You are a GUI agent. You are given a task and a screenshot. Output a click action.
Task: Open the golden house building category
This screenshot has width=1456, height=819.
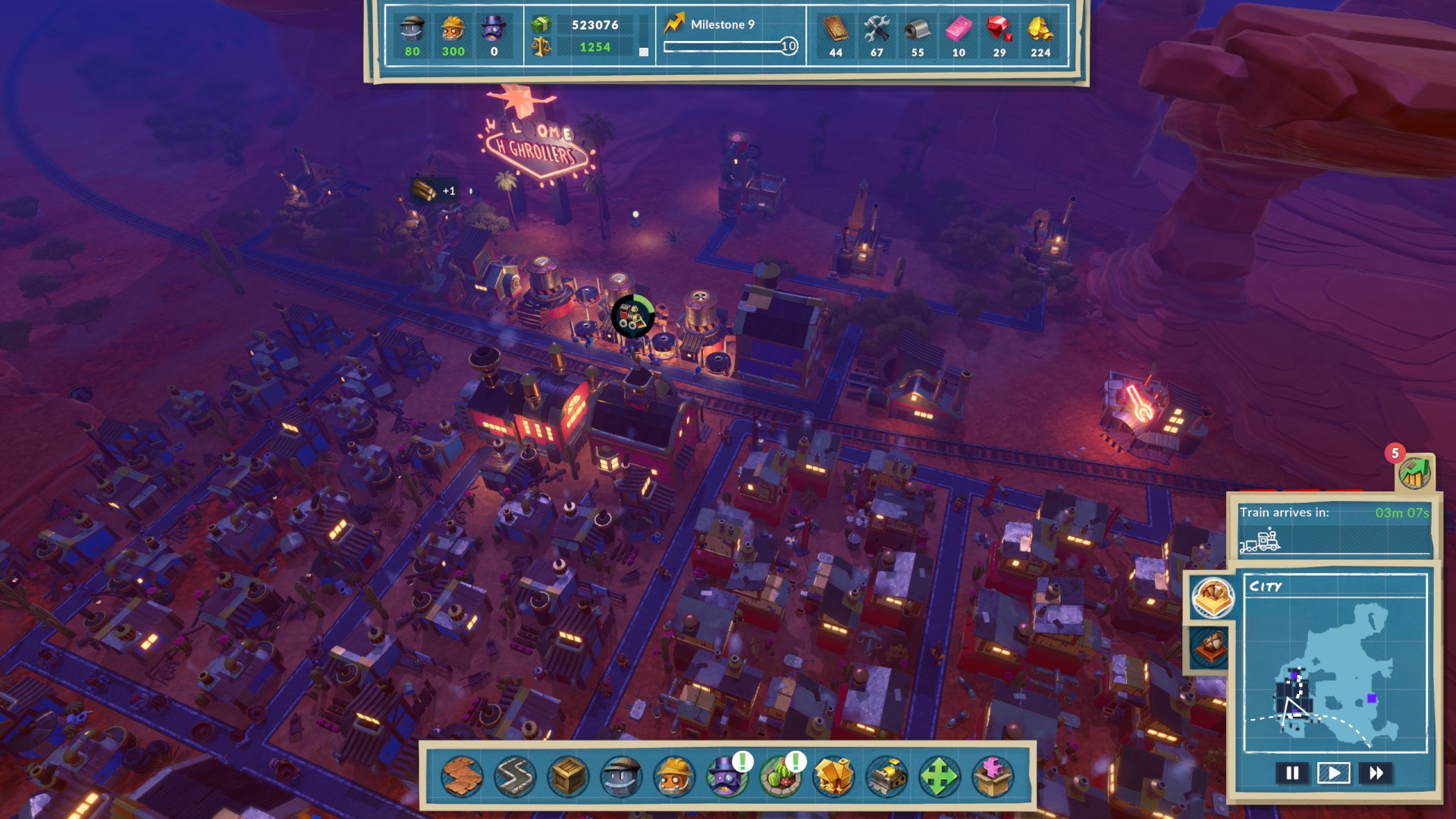click(833, 776)
